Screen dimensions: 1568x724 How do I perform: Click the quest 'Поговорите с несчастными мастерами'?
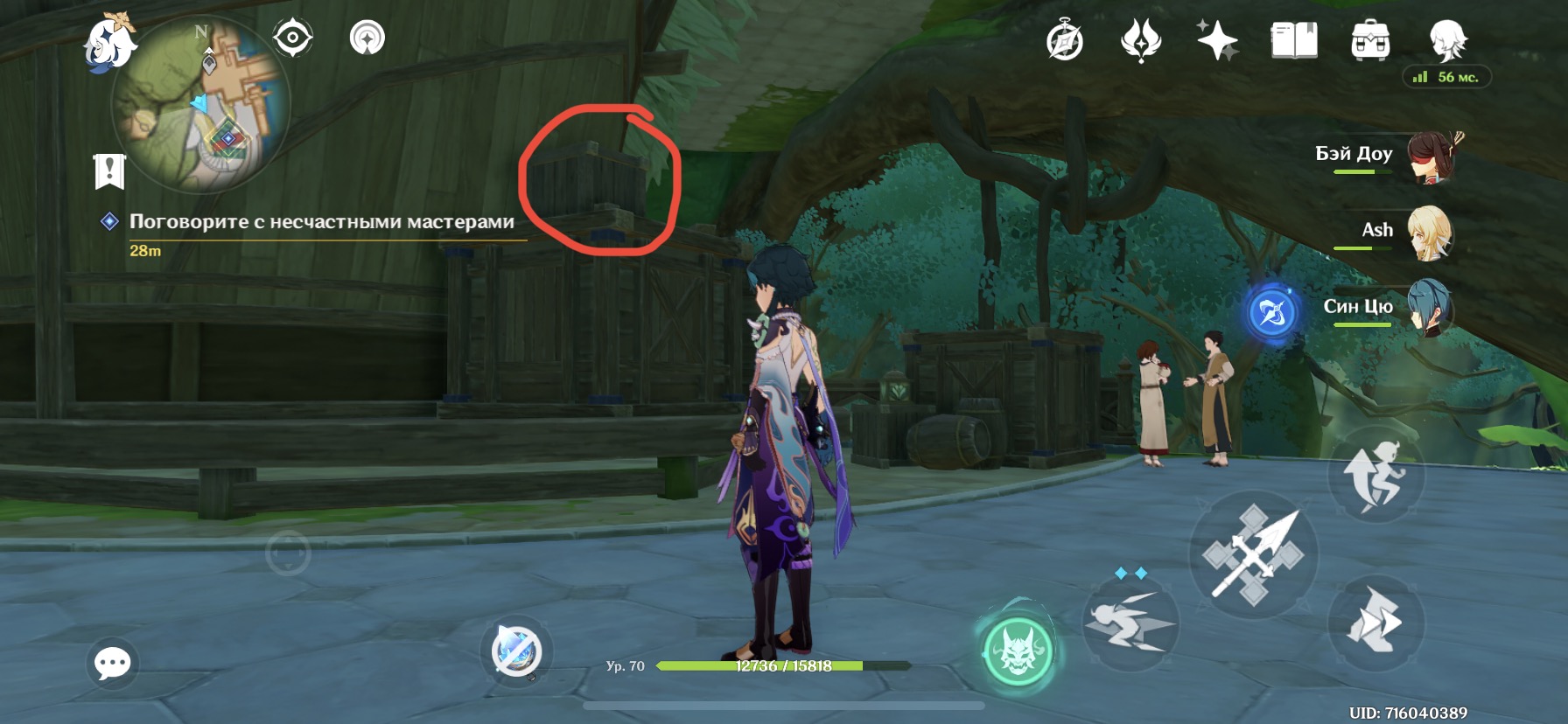321,223
